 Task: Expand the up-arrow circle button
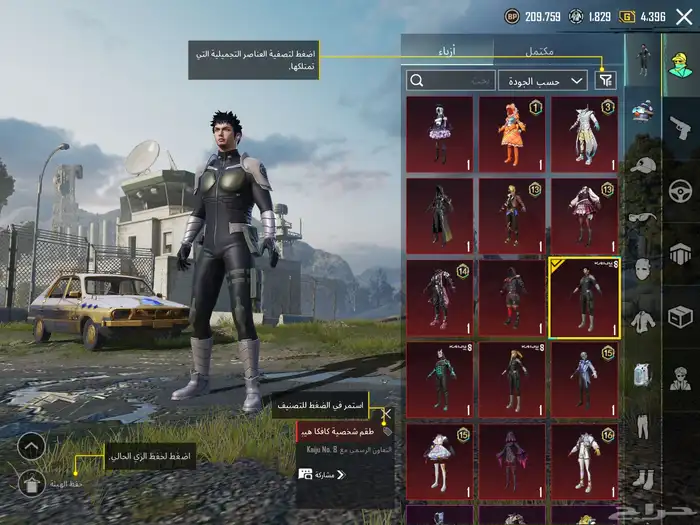31,446
